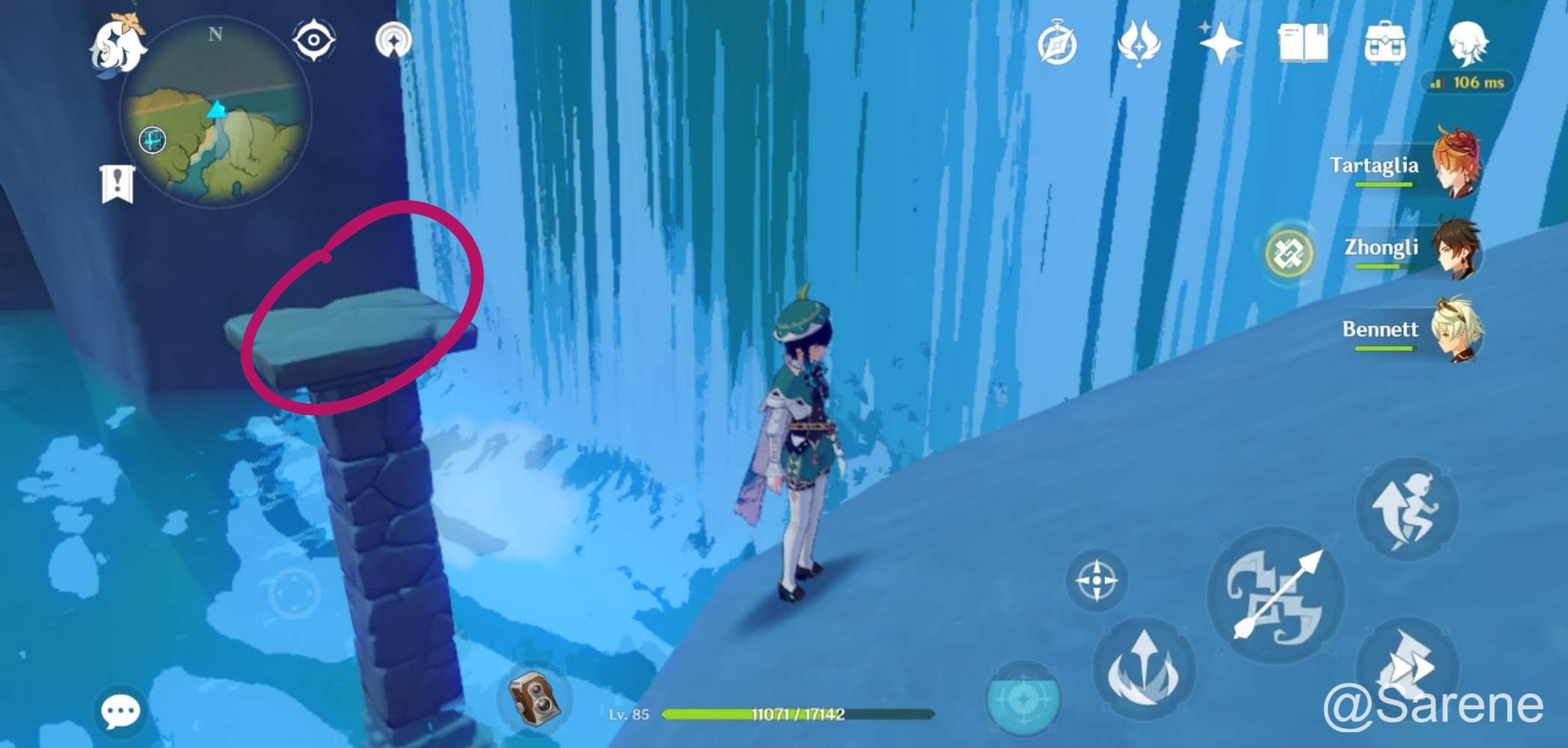Open the Wish menu star icon
1568x748 pixels.
[1217, 43]
